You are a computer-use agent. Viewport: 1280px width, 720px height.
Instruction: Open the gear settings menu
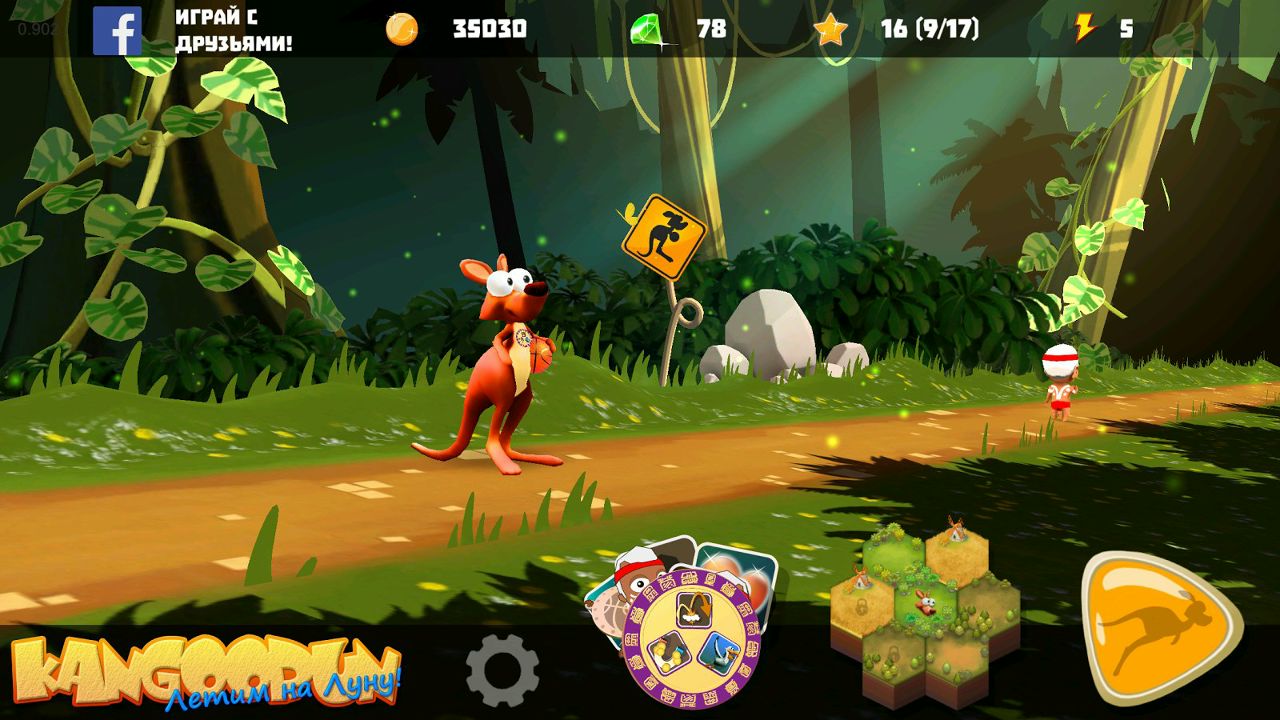502,670
